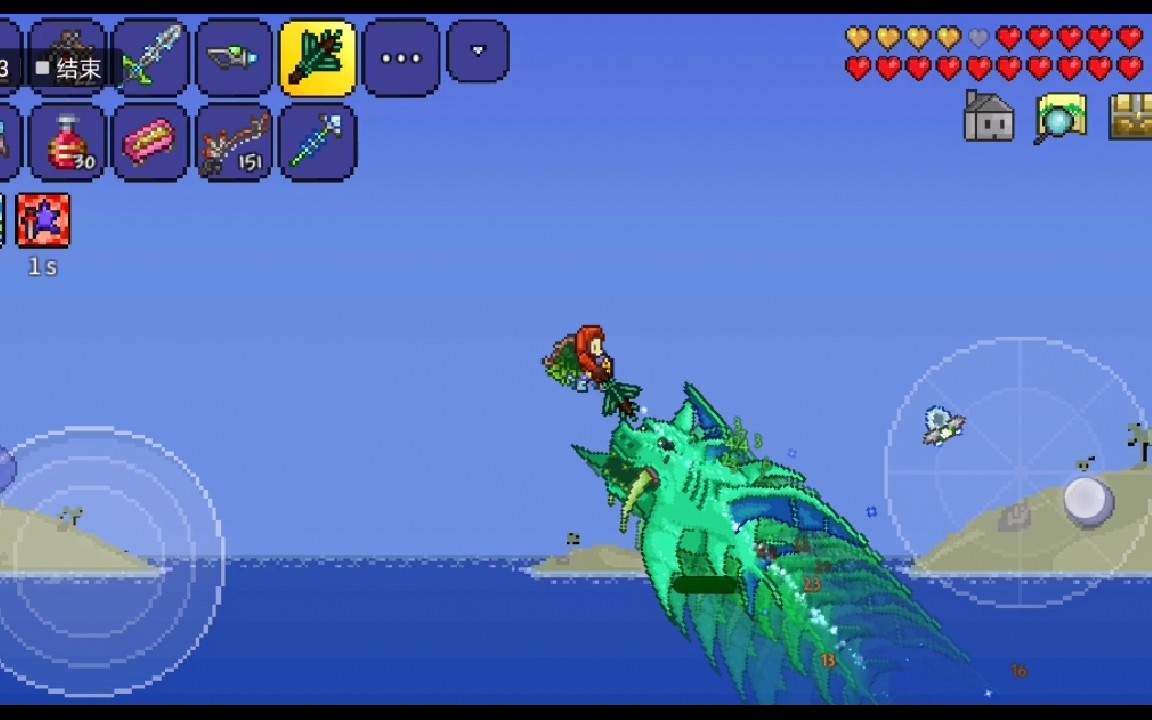Screen dimensions: 1152x720
Task: Select the highlighted leafy green weapon slot
Action: click(x=318, y=58)
